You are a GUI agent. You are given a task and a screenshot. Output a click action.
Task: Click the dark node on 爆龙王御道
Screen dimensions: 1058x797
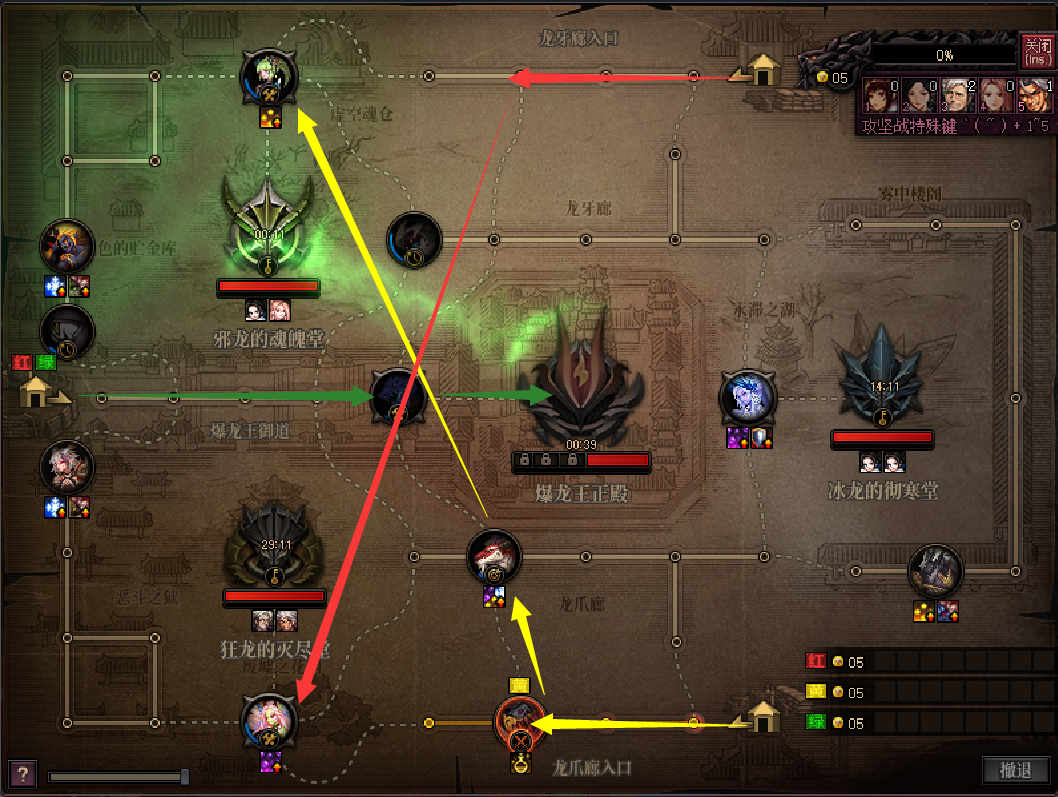[397, 397]
